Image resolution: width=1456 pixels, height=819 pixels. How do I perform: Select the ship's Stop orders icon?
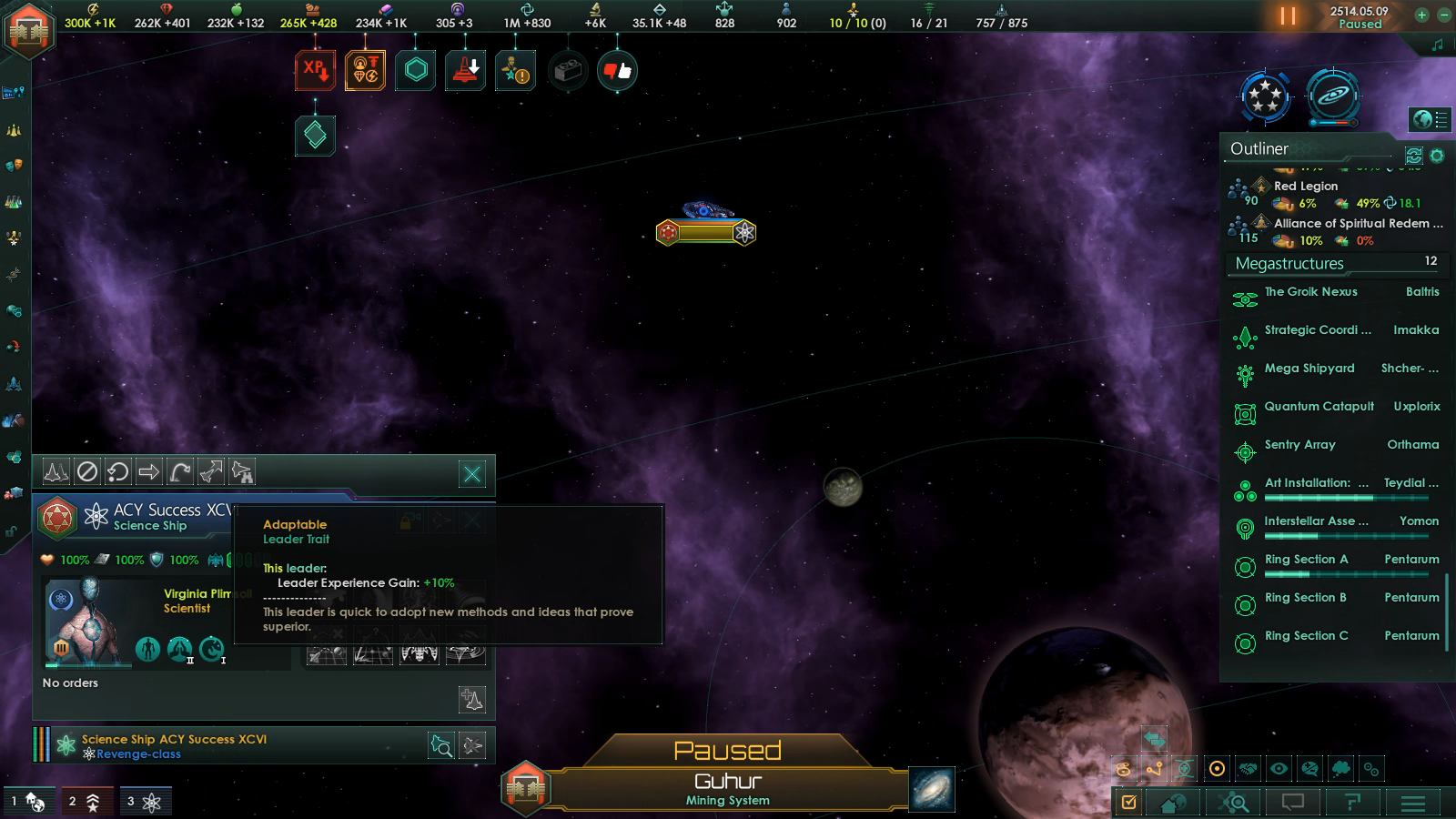(x=86, y=470)
